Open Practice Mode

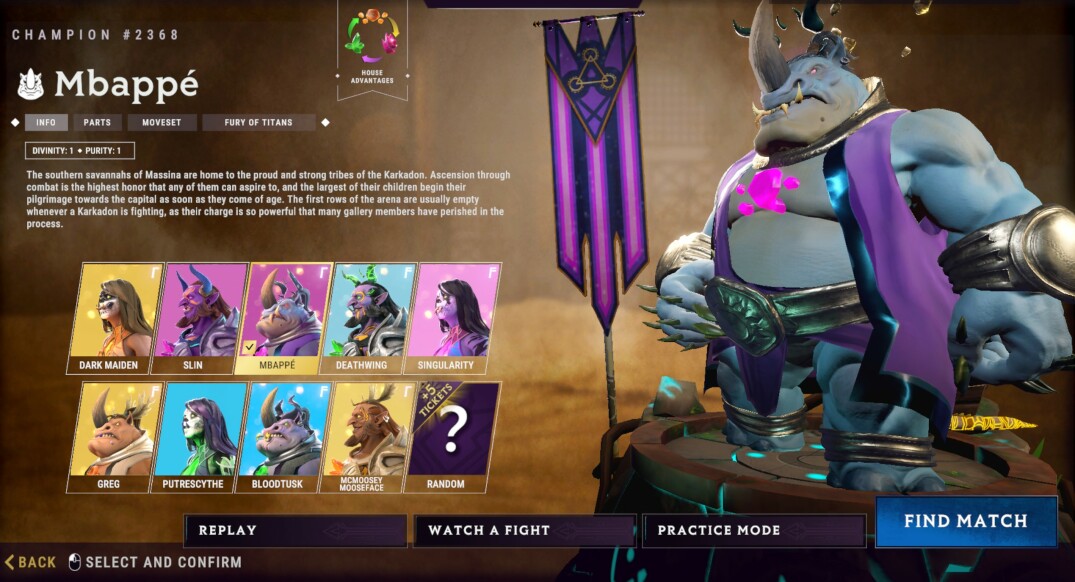[753, 530]
